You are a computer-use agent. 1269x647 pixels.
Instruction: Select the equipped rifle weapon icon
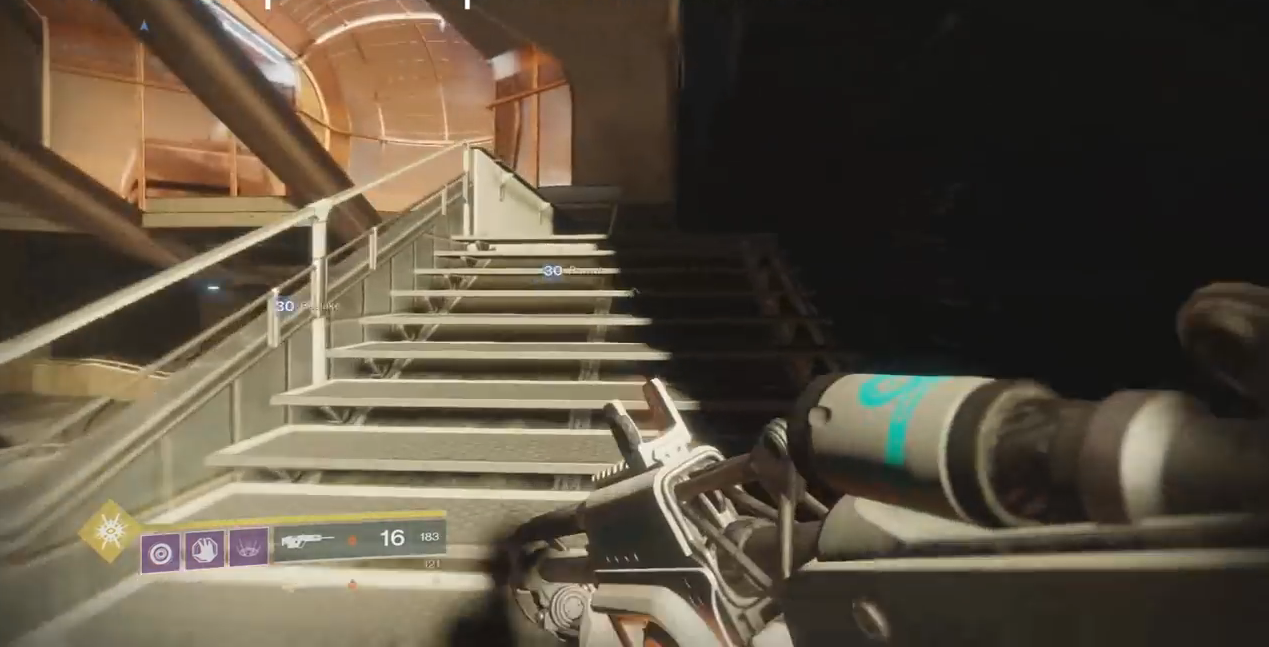click(308, 541)
